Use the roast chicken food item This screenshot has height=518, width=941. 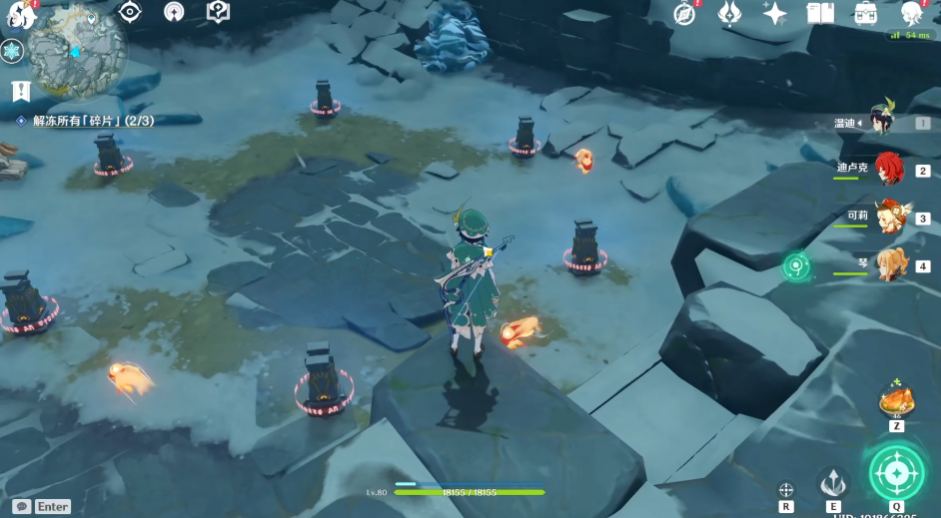click(x=895, y=400)
